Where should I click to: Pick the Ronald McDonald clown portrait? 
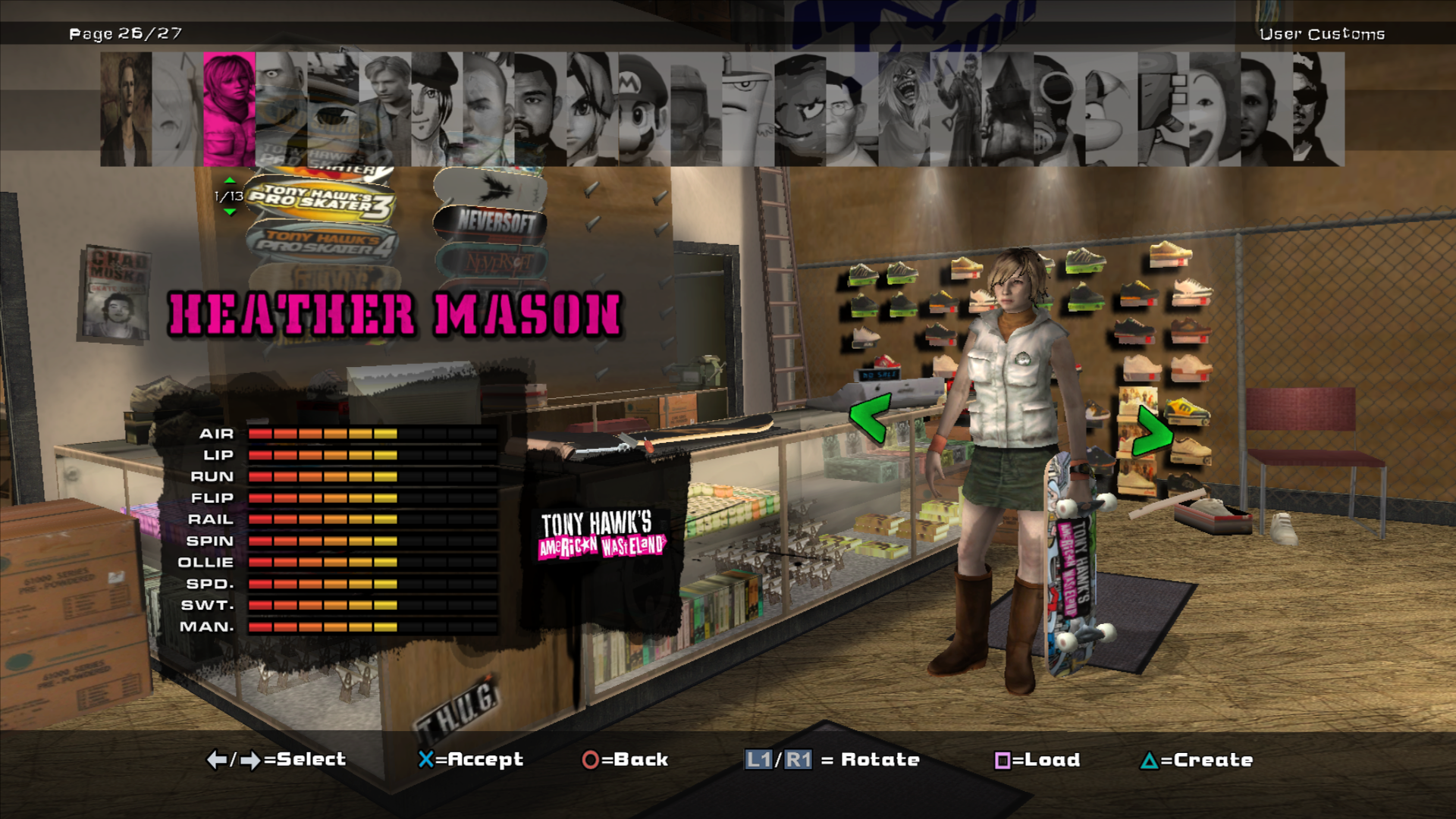click(x=1214, y=109)
